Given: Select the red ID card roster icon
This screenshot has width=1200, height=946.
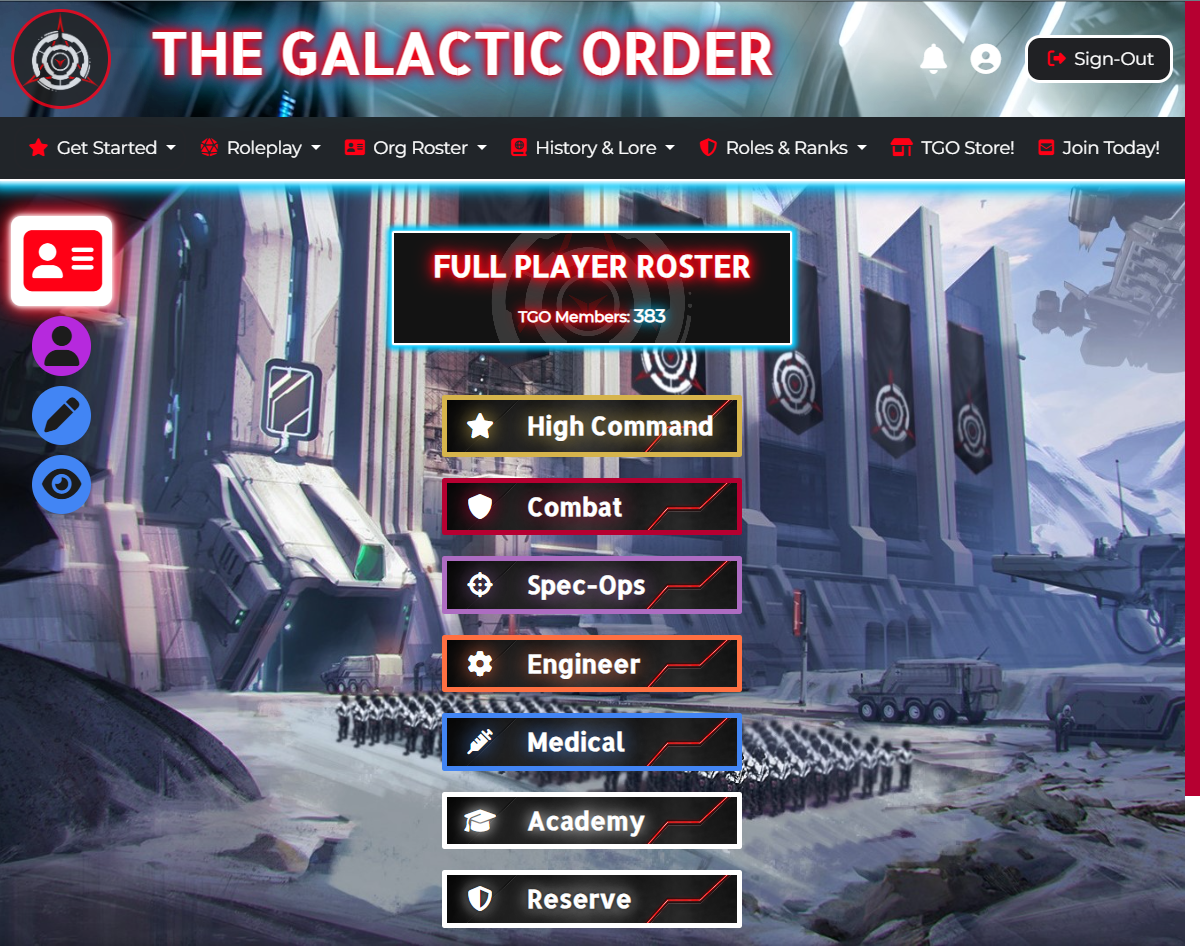Looking at the screenshot, I should point(62,261).
